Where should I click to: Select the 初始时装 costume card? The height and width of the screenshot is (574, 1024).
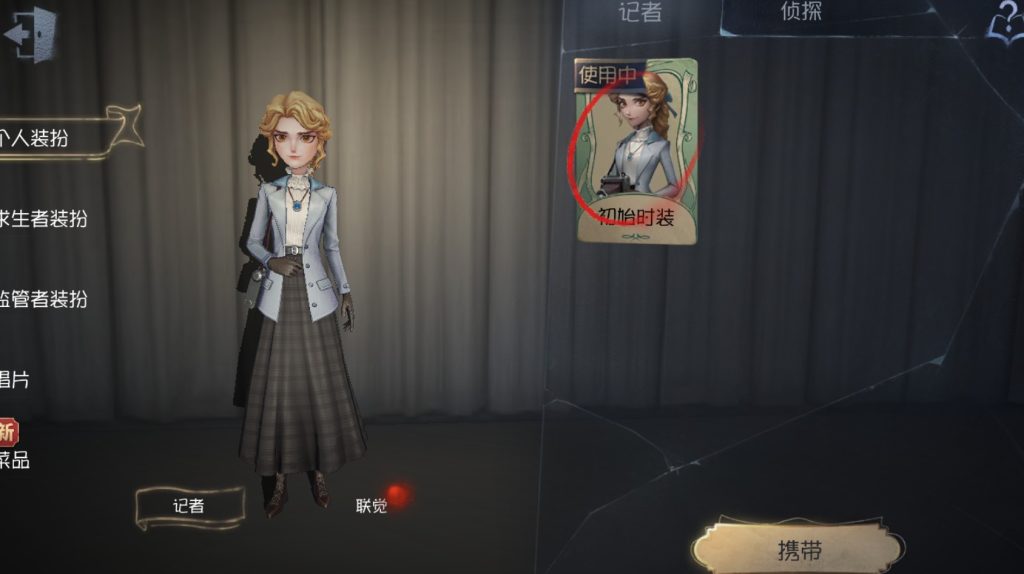(x=636, y=150)
